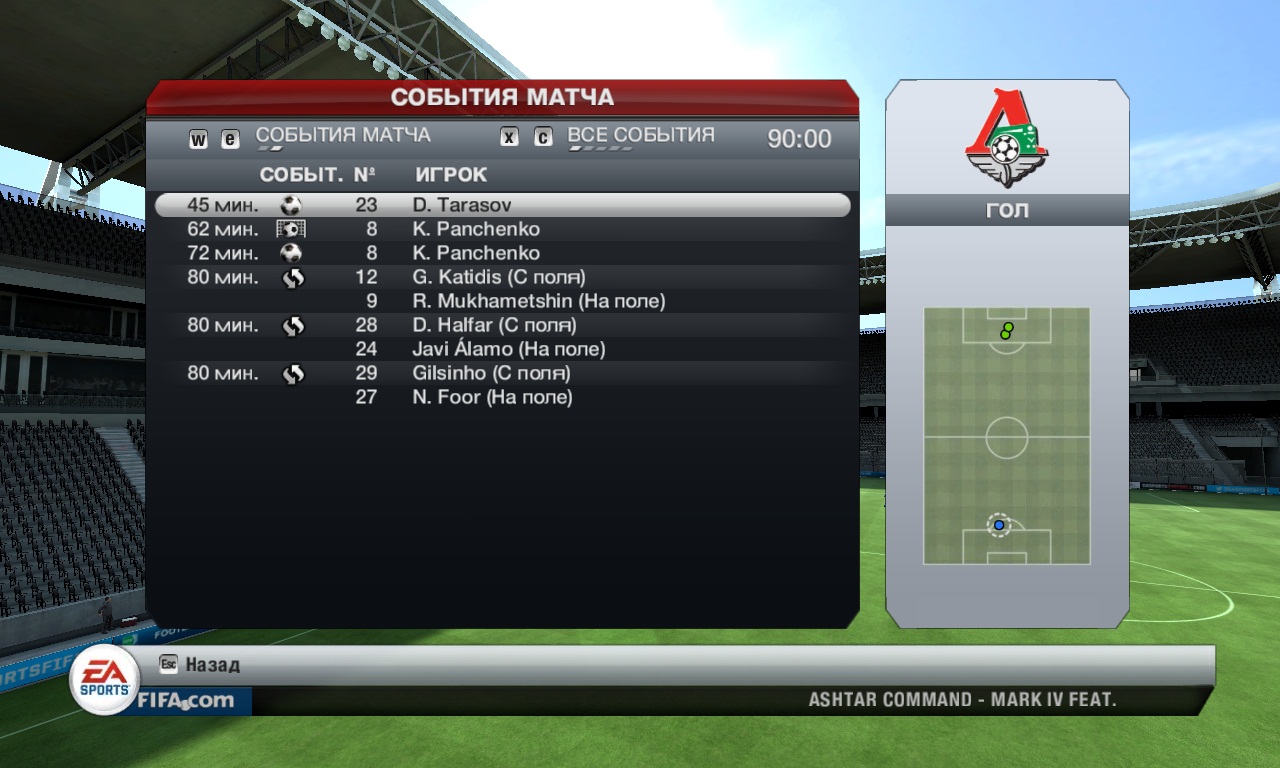This screenshot has height=768, width=1280.
Task: Switch to the События матча tab
Action: click(343, 136)
